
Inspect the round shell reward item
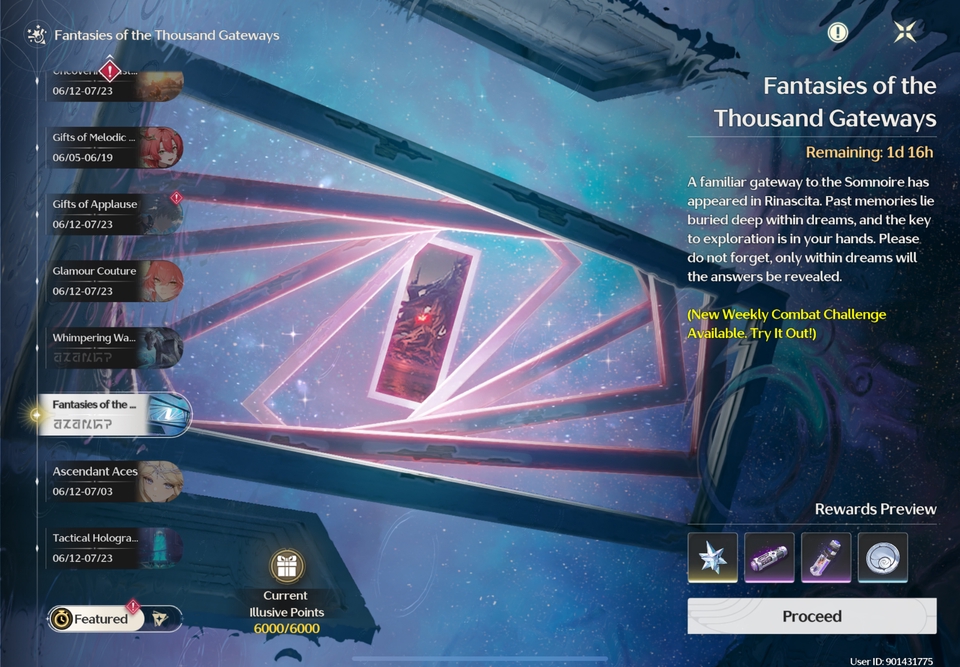pos(882,557)
